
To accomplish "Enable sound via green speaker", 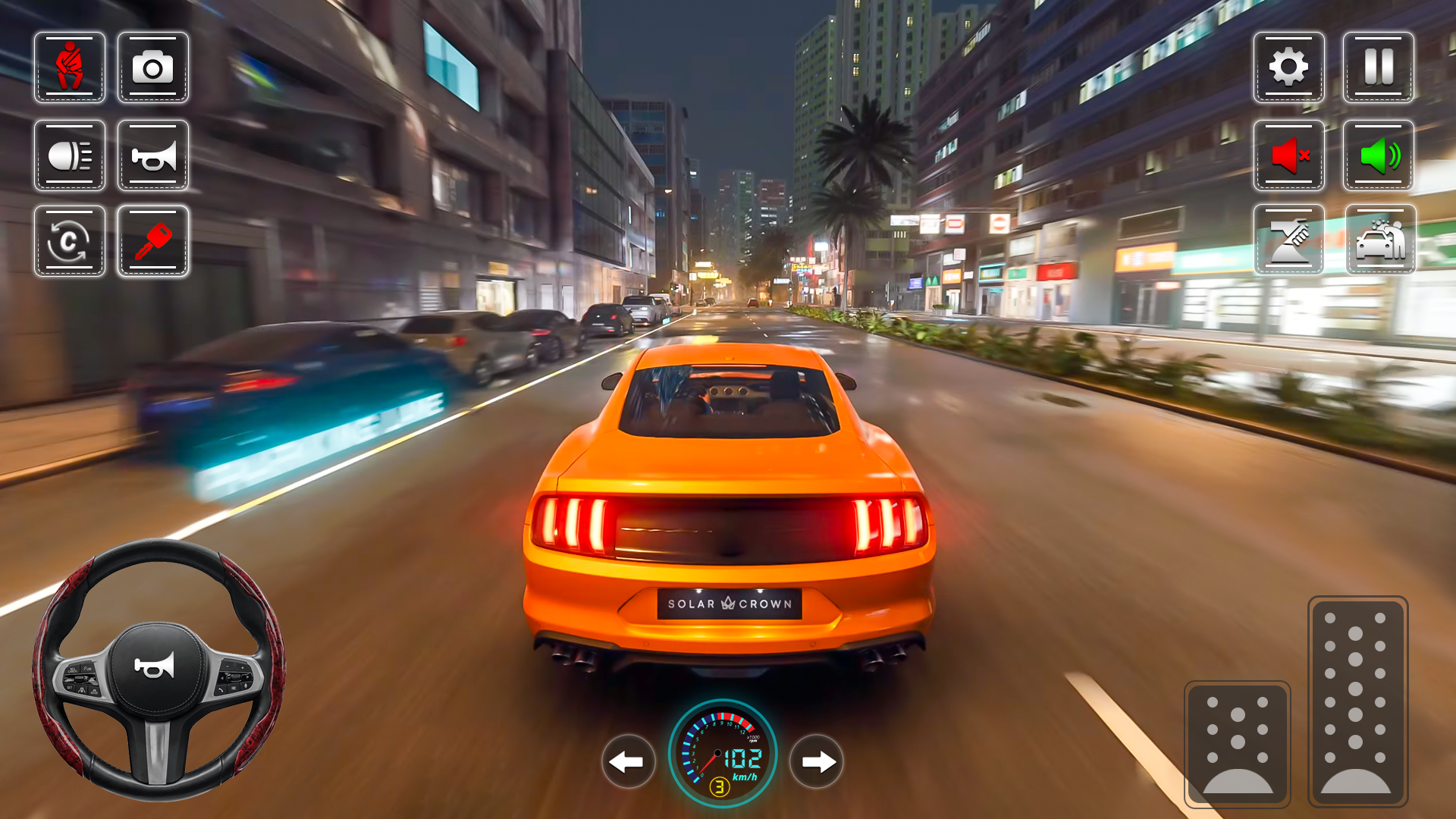I will [1378, 155].
